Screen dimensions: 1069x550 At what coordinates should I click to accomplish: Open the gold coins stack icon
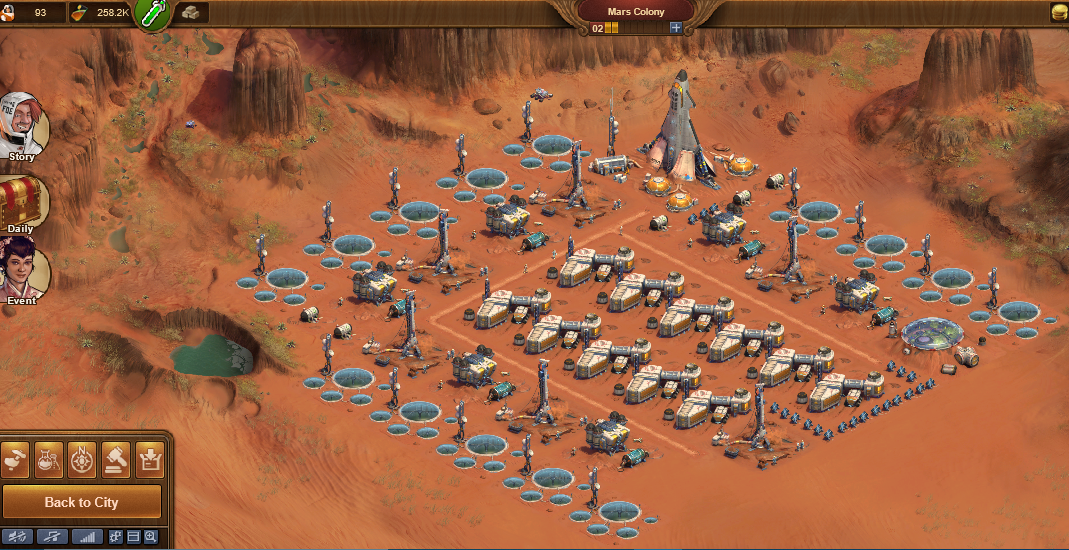pos(1058,13)
